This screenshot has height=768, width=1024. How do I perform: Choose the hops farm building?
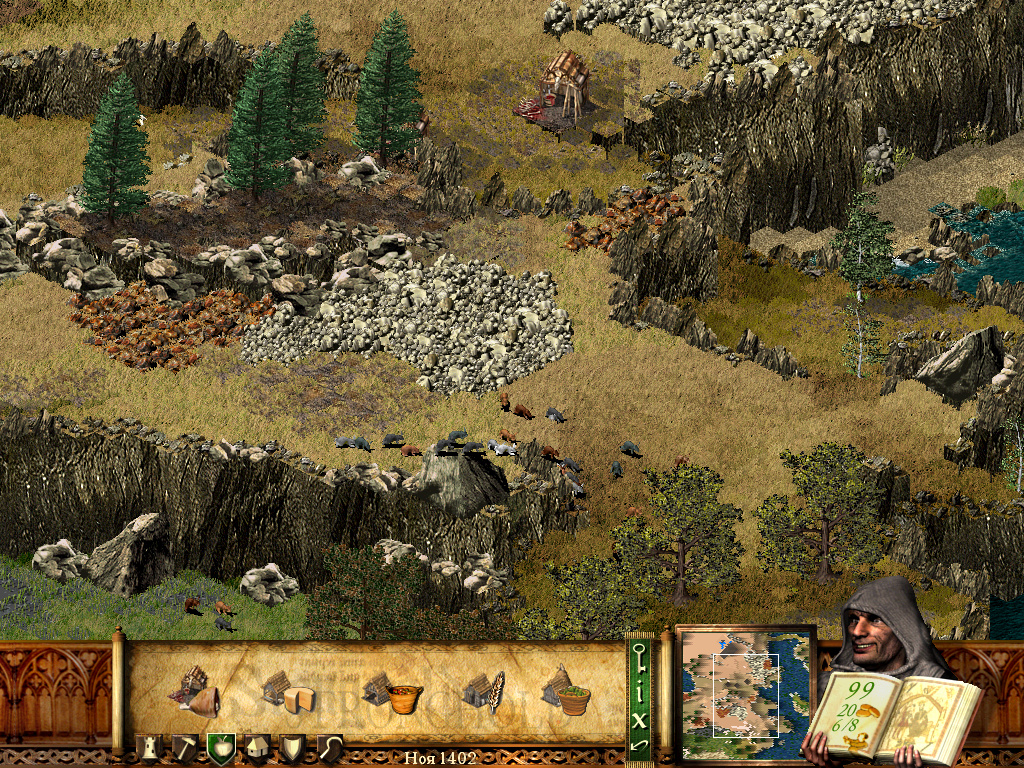click(x=565, y=690)
